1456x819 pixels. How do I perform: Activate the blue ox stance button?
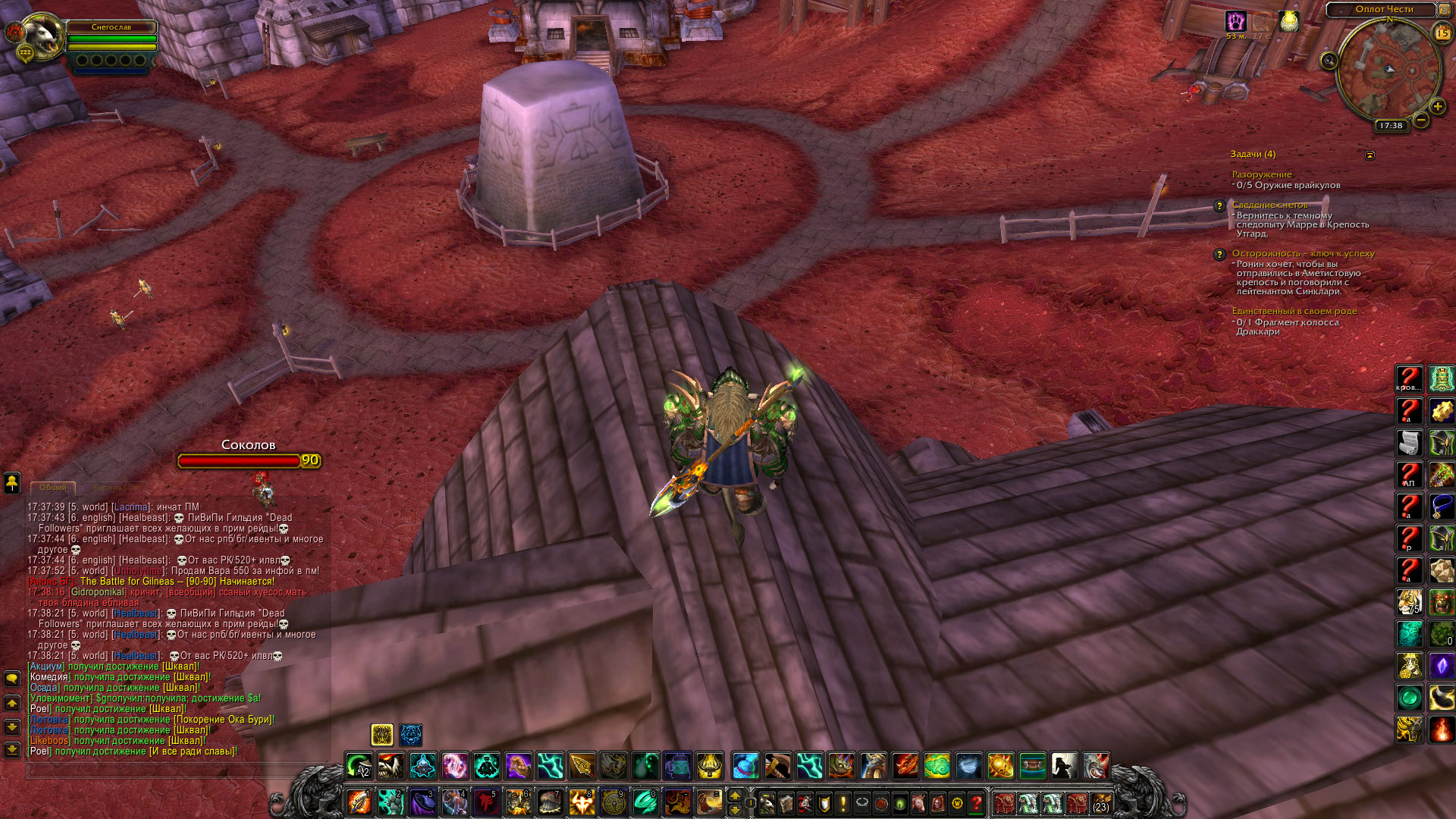coord(411,734)
